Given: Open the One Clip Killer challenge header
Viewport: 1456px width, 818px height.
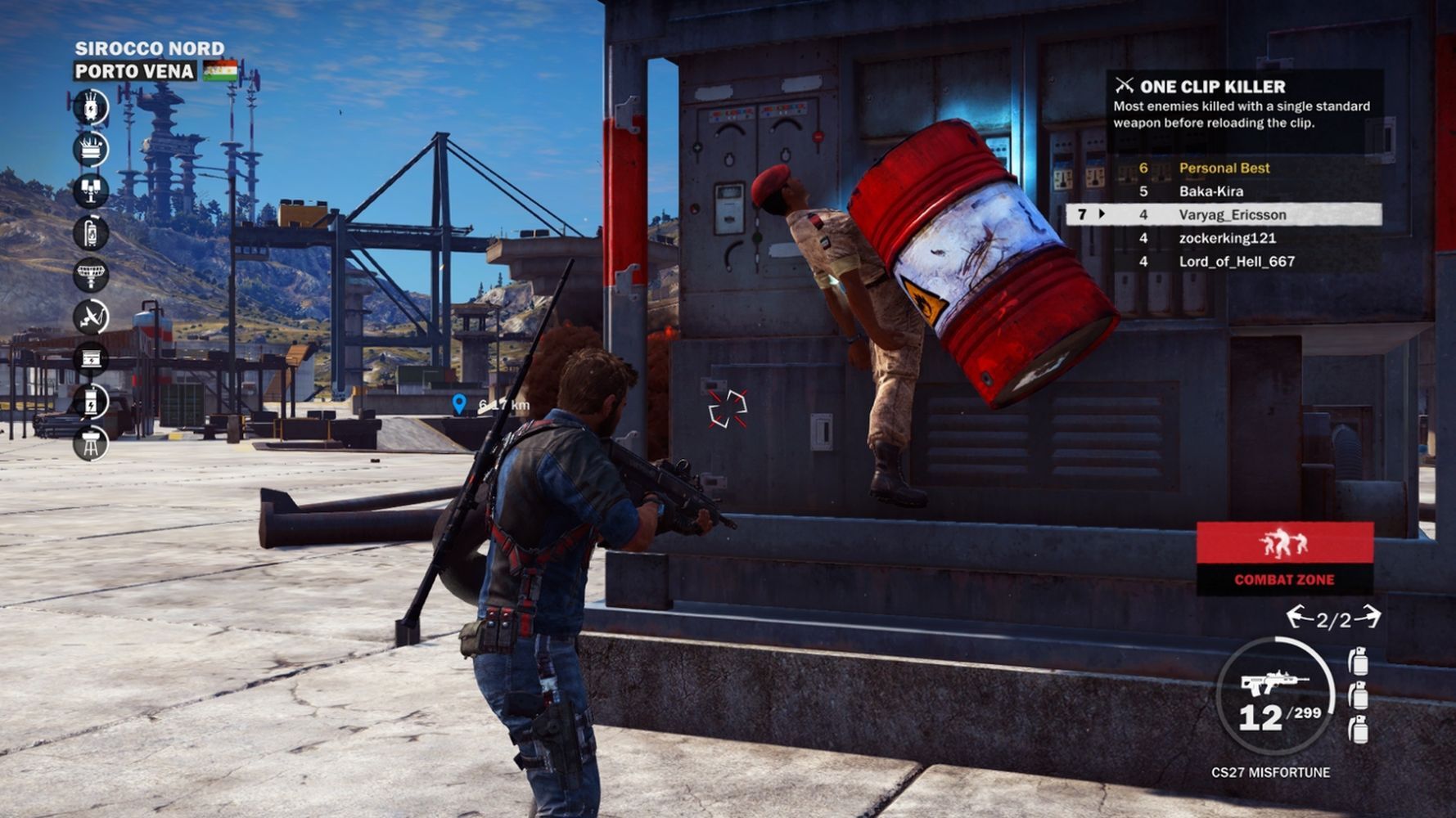Looking at the screenshot, I should [1211, 86].
